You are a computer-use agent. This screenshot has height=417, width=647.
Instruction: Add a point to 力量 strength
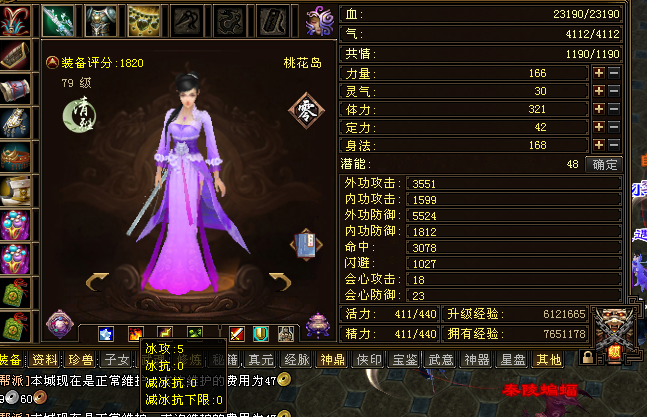599,73
